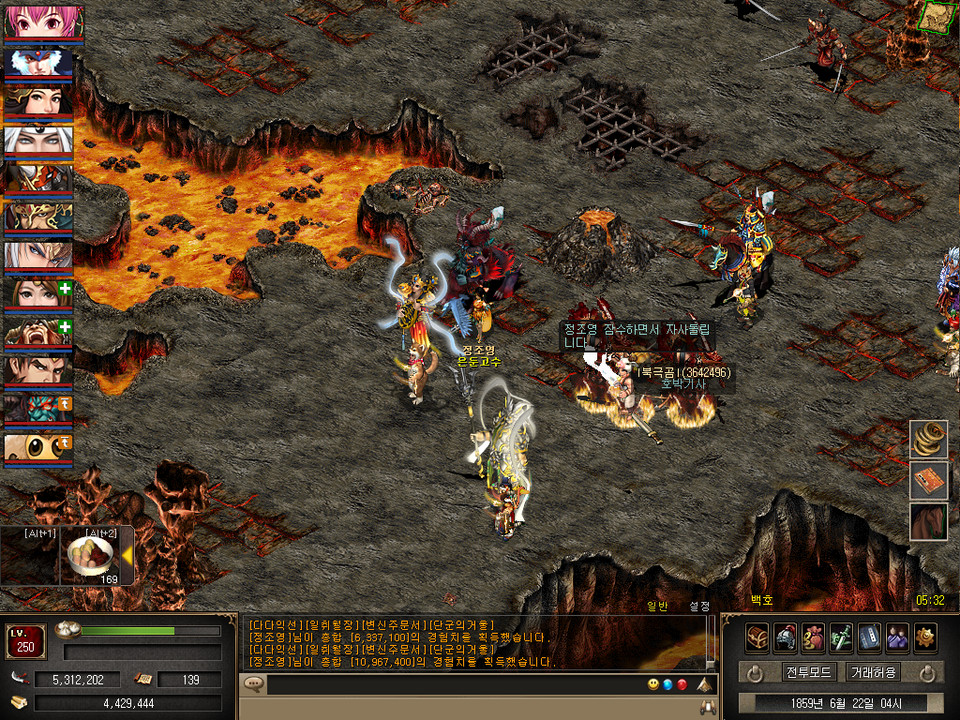
Task: Toggle the 거래허용 trade permission button
Action: coord(873,672)
